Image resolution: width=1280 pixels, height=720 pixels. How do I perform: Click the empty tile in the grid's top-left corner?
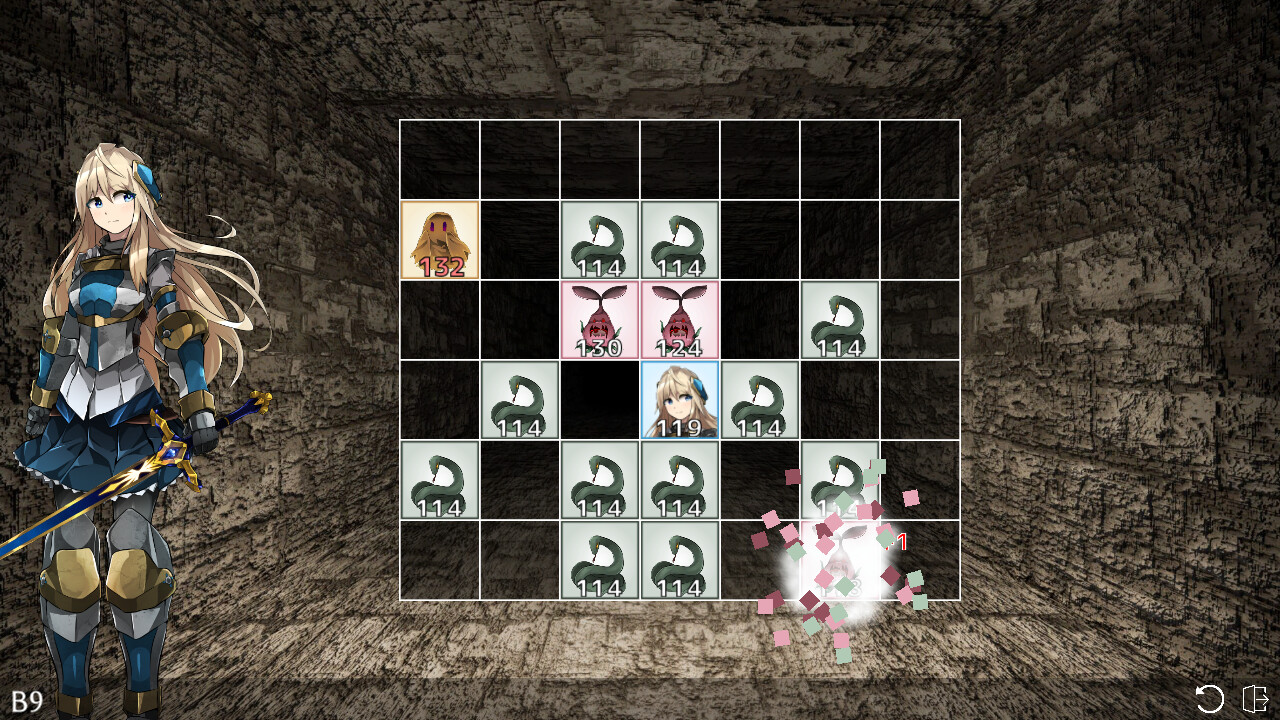pos(440,160)
